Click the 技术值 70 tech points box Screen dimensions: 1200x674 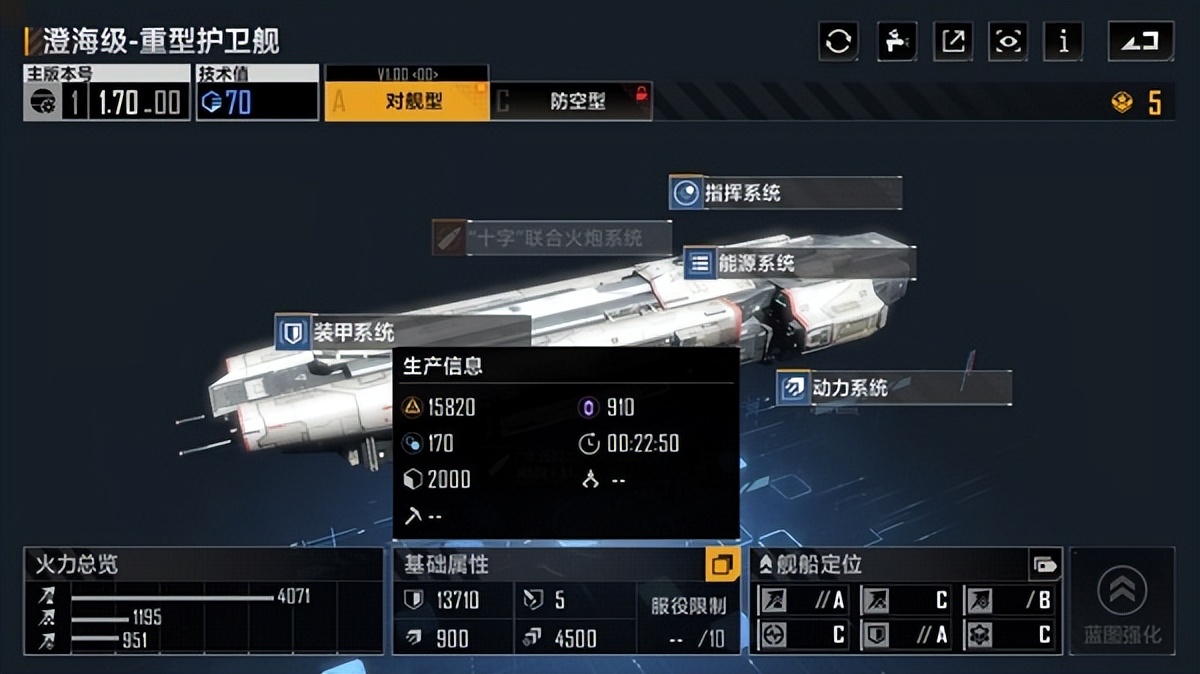[x=257, y=101]
